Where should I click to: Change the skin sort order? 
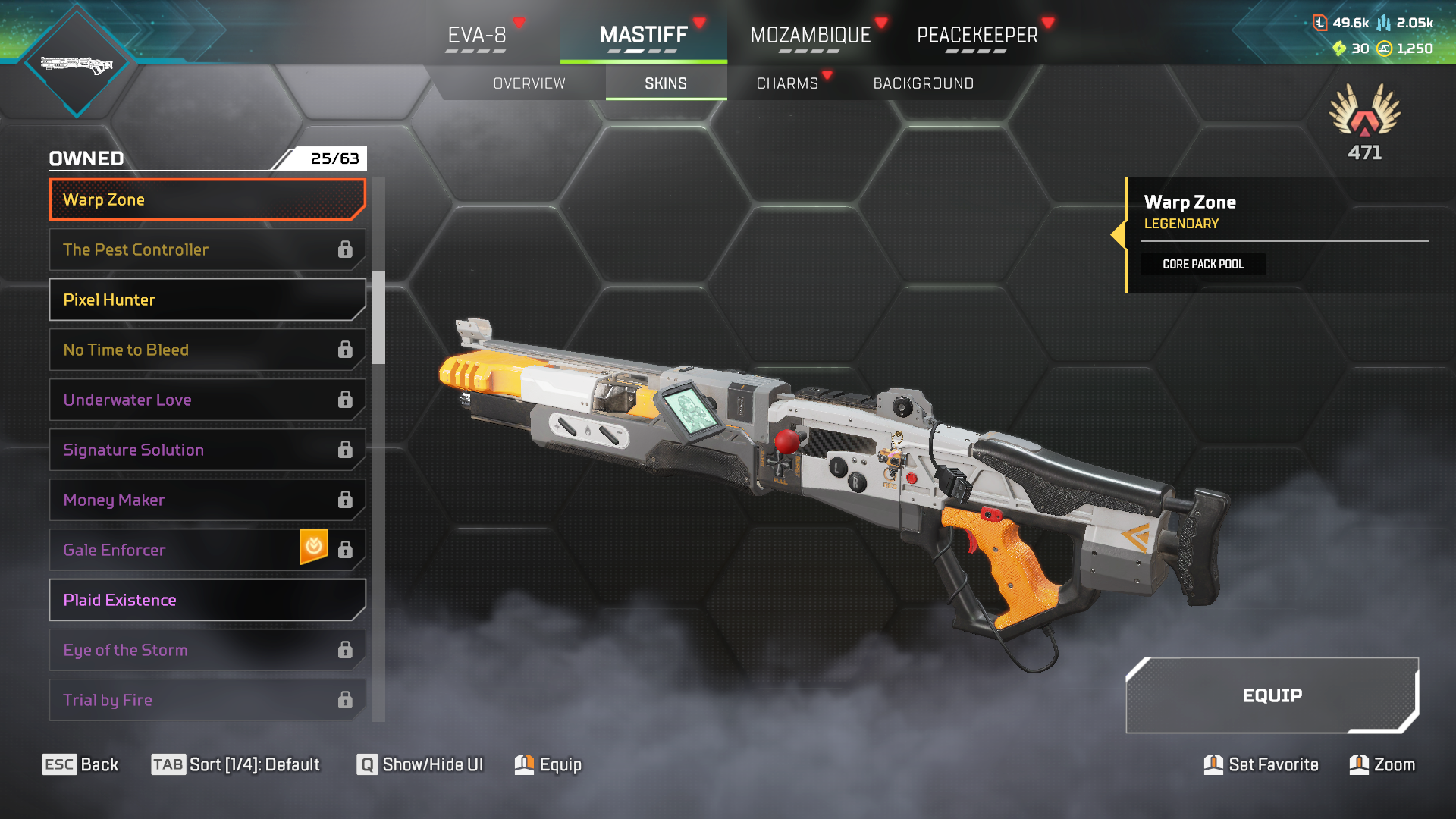pyautogui.click(x=235, y=764)
